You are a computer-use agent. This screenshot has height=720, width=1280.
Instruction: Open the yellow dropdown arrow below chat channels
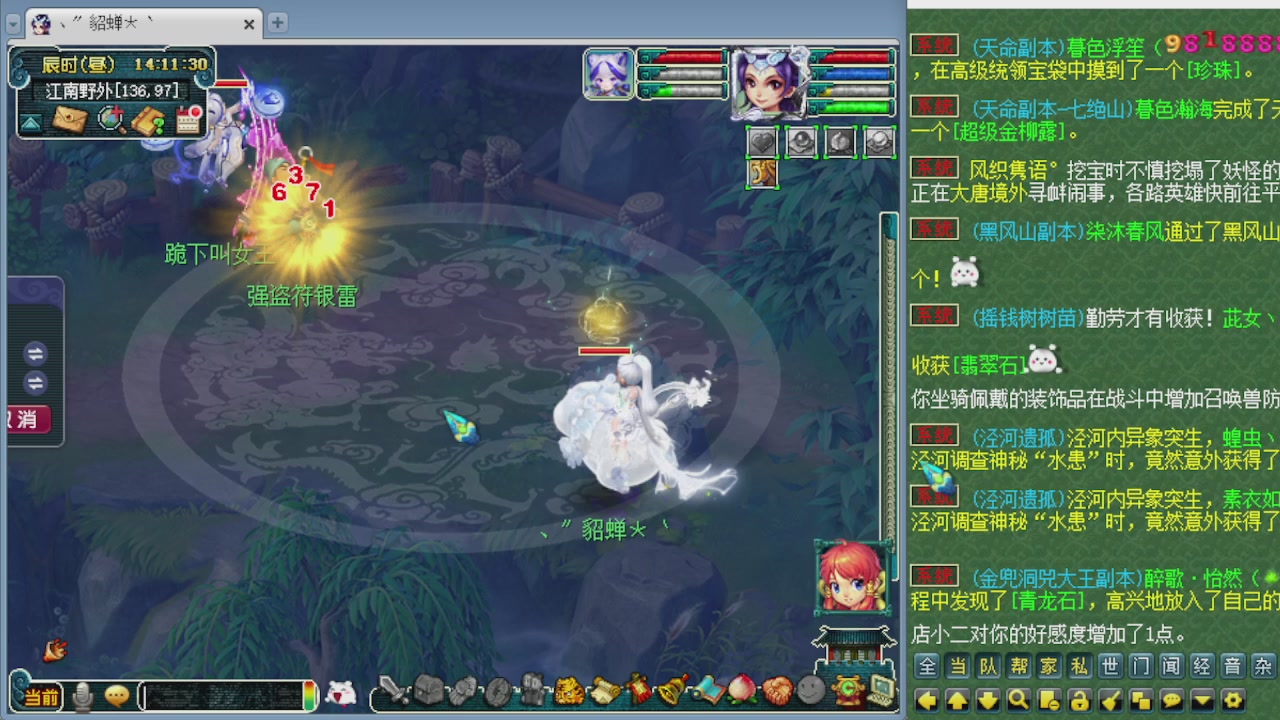[x=1202, y=699]
